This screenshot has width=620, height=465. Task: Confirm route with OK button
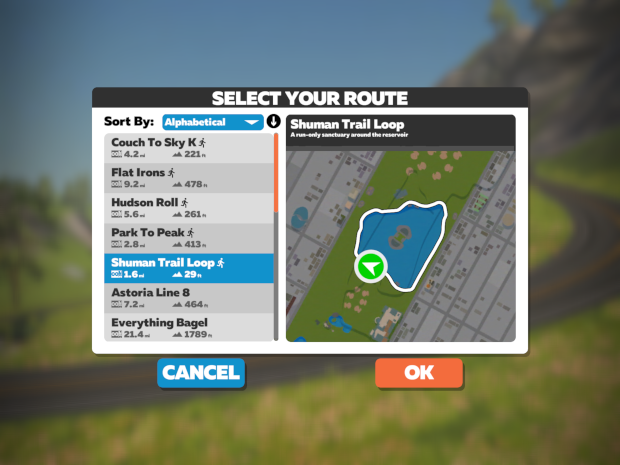[x=419, y=373]
